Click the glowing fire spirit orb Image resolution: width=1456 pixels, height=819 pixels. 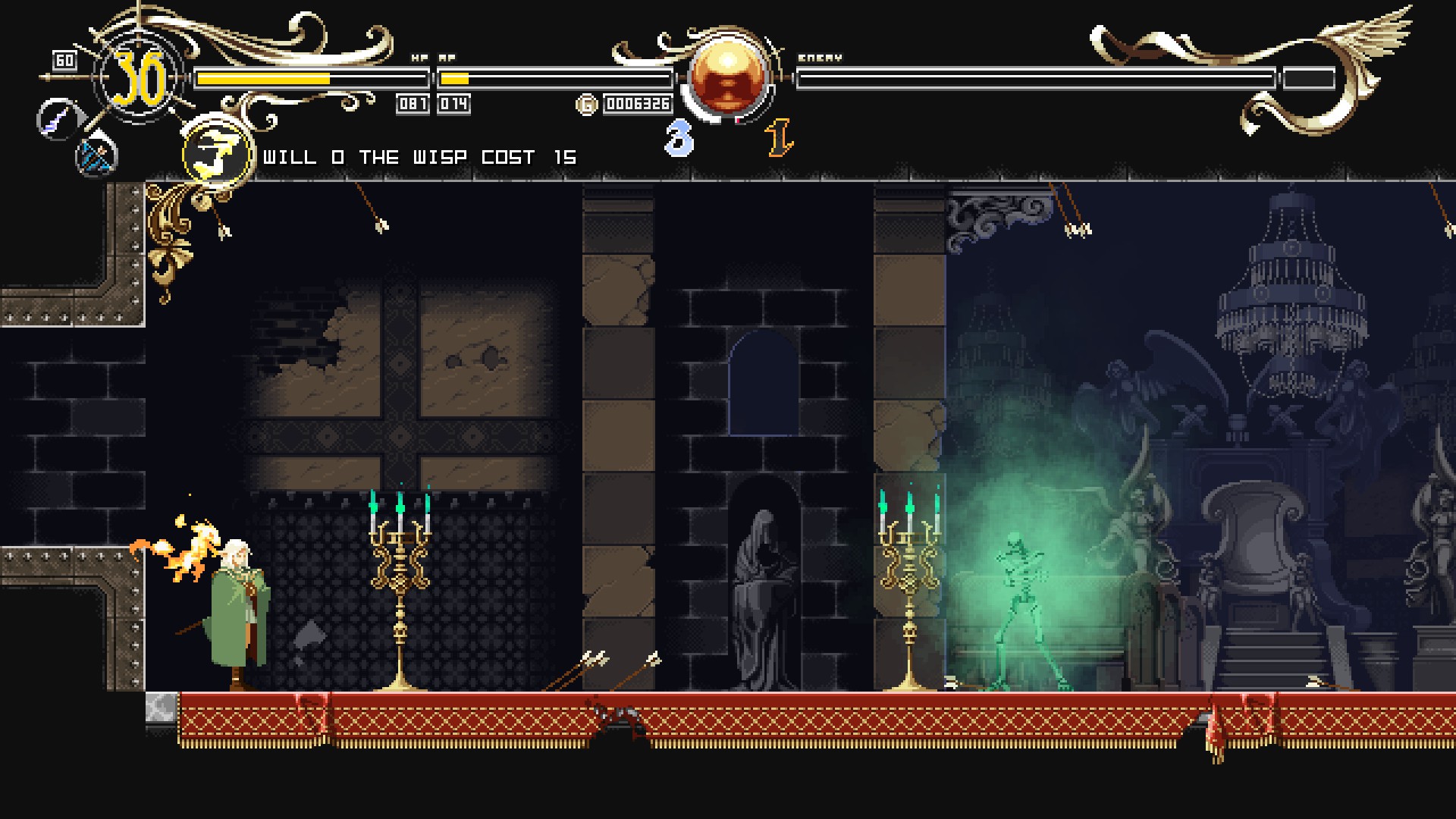tap(729, 77)
